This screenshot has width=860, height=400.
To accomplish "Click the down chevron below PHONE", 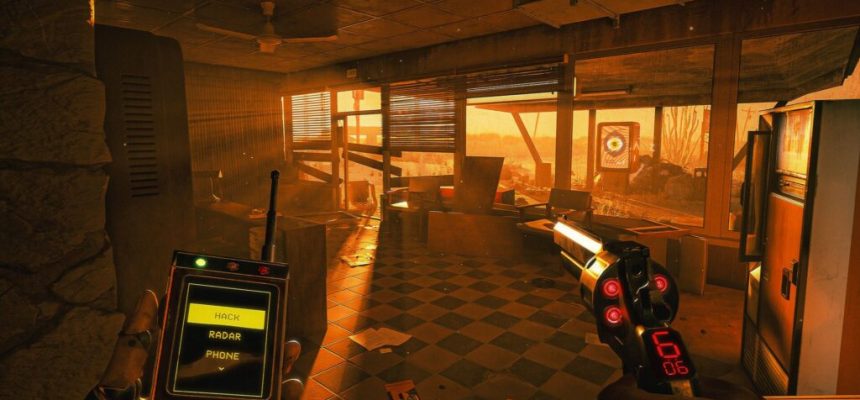I will coord(222,368).
